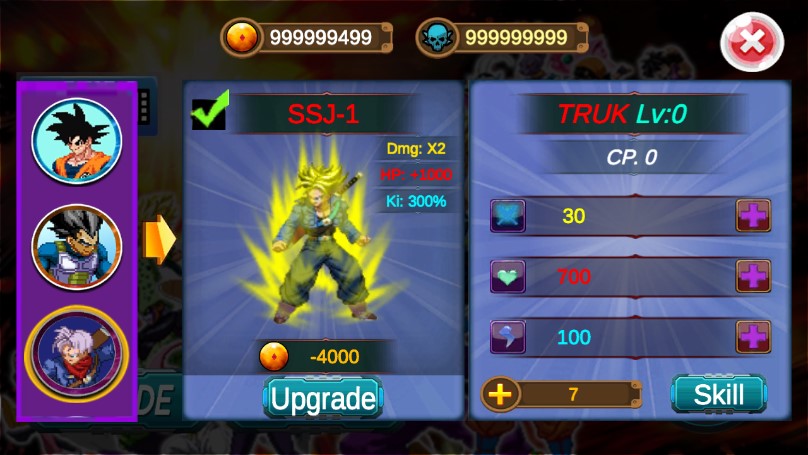808x455 pixels.
Task: Select the Goku character portrait
Action: coord(77,143)
